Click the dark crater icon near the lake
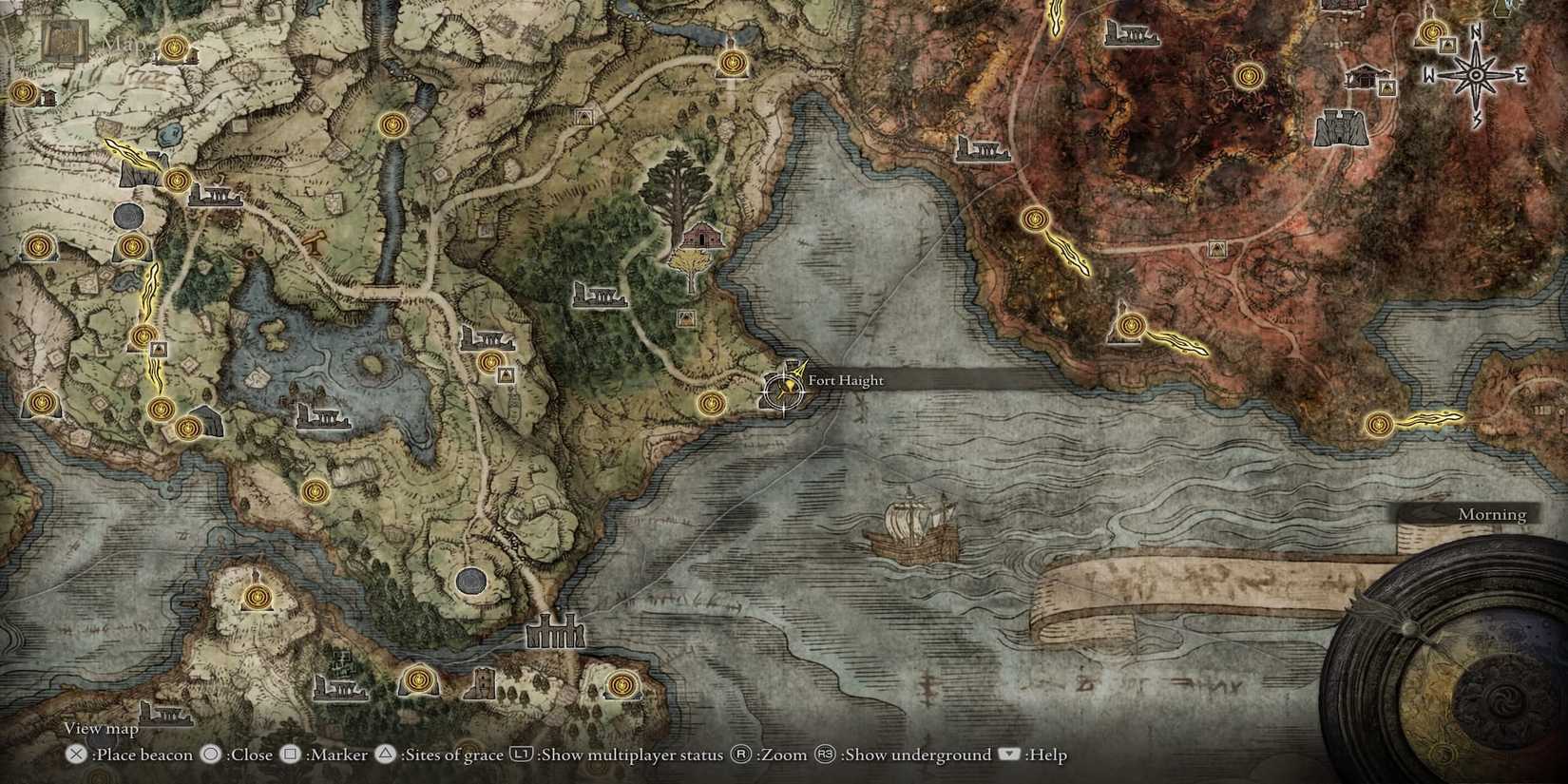Viewport: 1568px width, 784px height. [x=472, y=582]
